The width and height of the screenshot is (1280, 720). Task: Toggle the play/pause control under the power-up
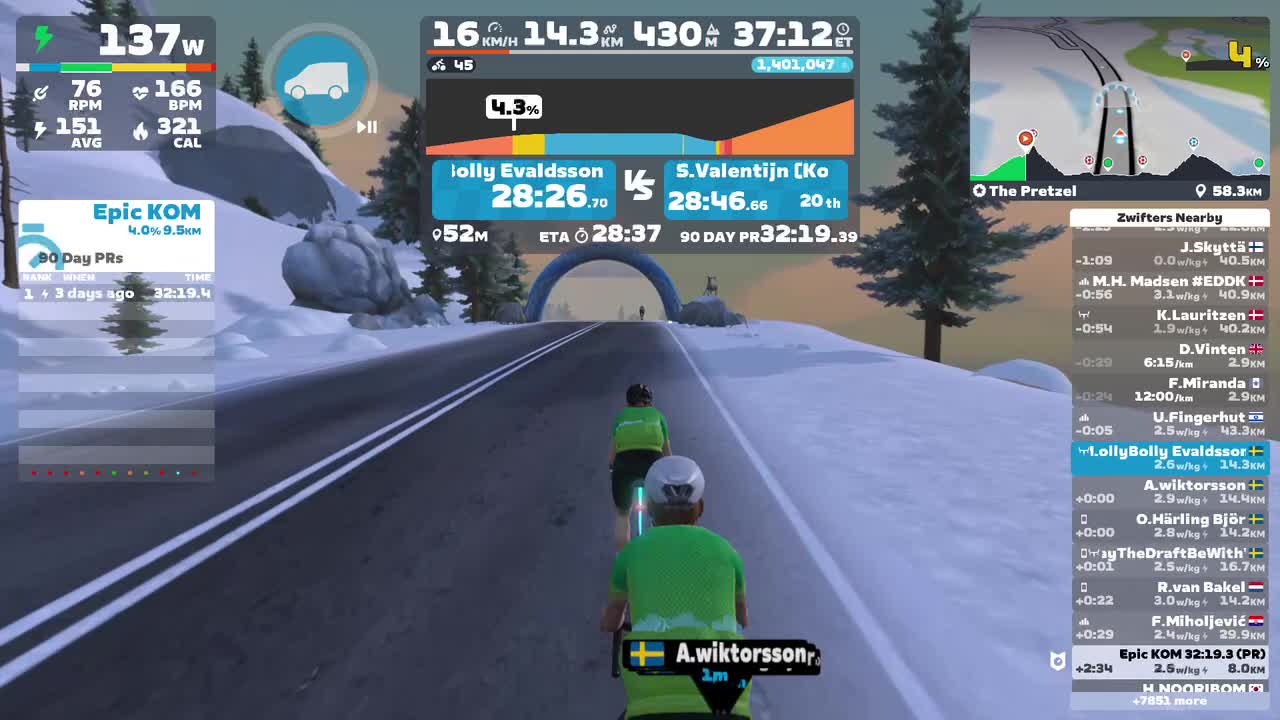tap(367, 127)
